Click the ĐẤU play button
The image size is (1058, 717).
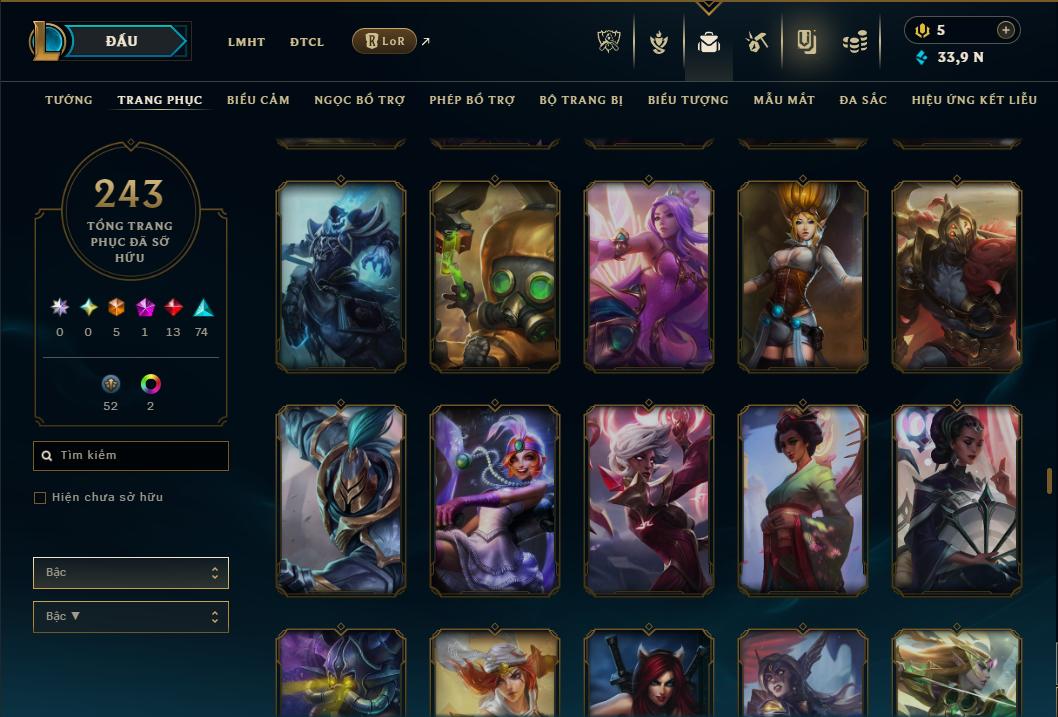[x=122, y=41]
